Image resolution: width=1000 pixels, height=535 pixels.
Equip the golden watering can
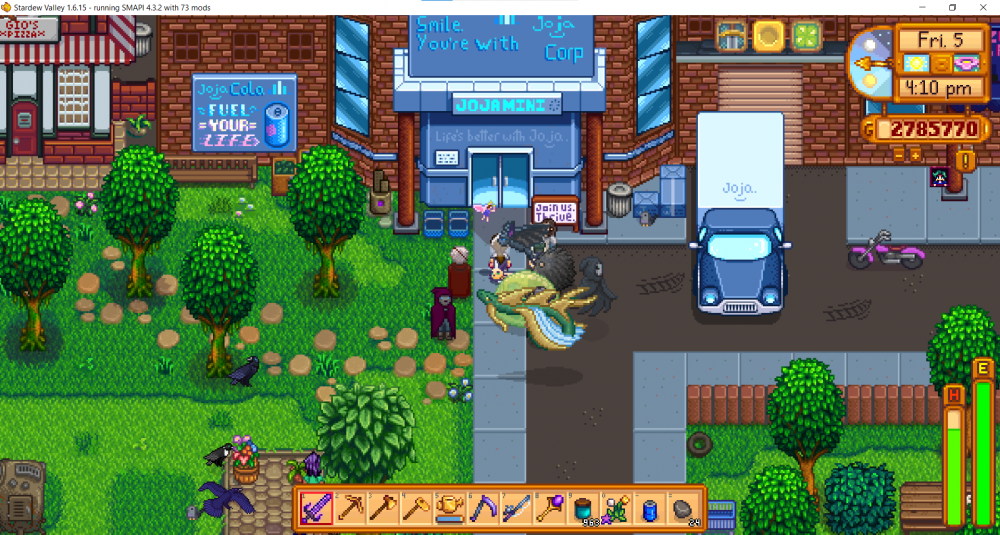(x=450, y=508)
